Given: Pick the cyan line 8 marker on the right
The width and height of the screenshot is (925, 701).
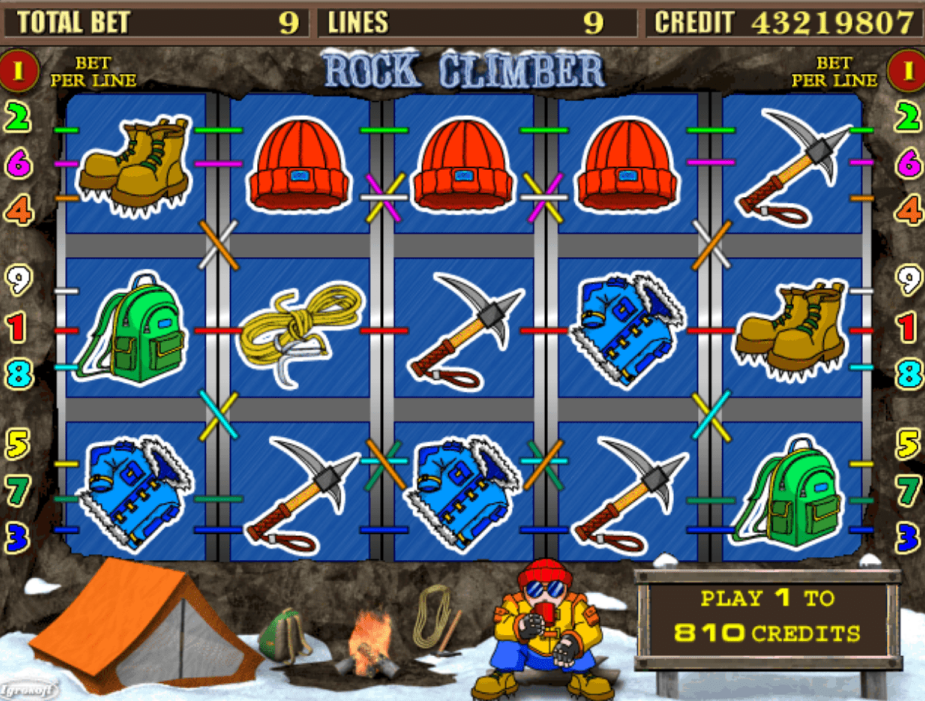Looking at the screenshot, I should click(x=907, y=374).
